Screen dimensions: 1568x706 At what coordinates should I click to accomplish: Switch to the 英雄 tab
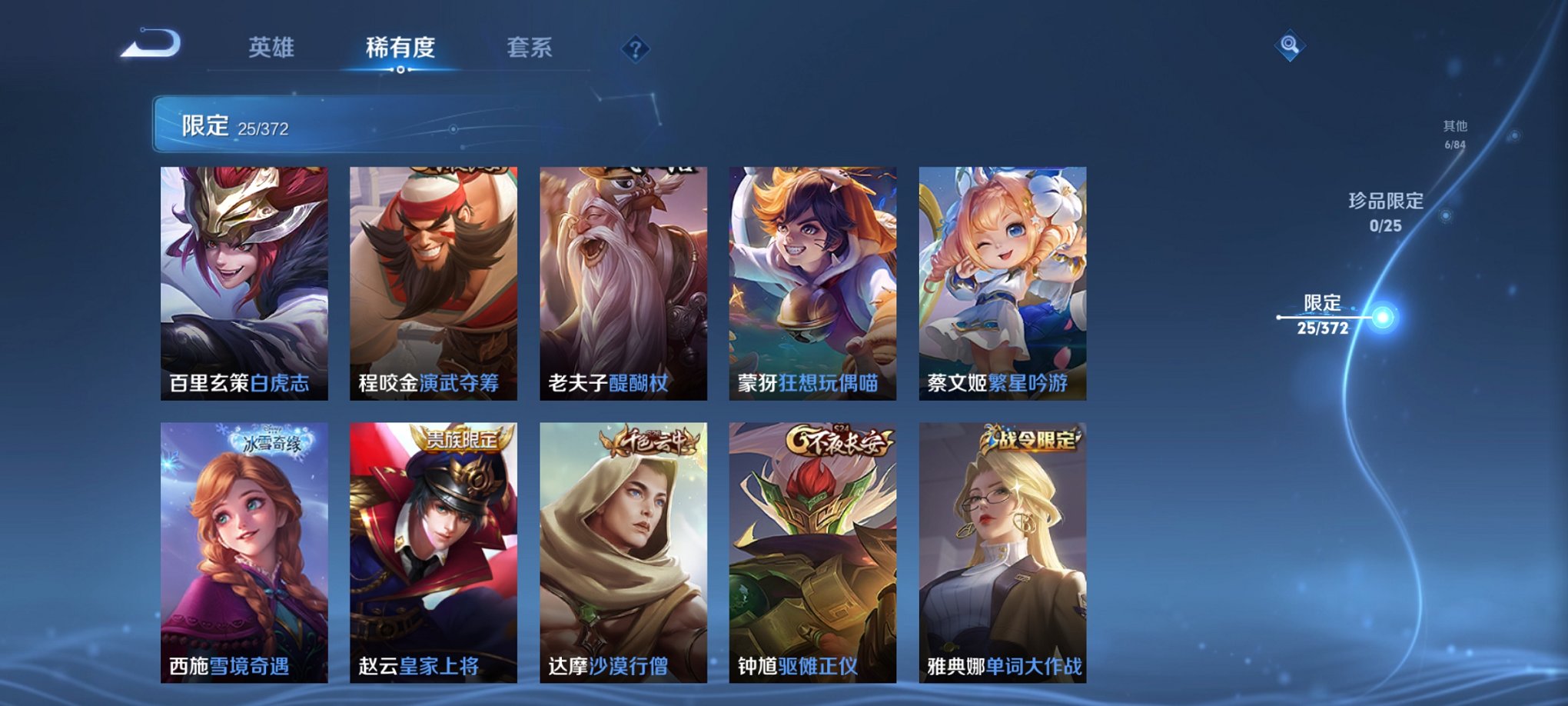271,46
